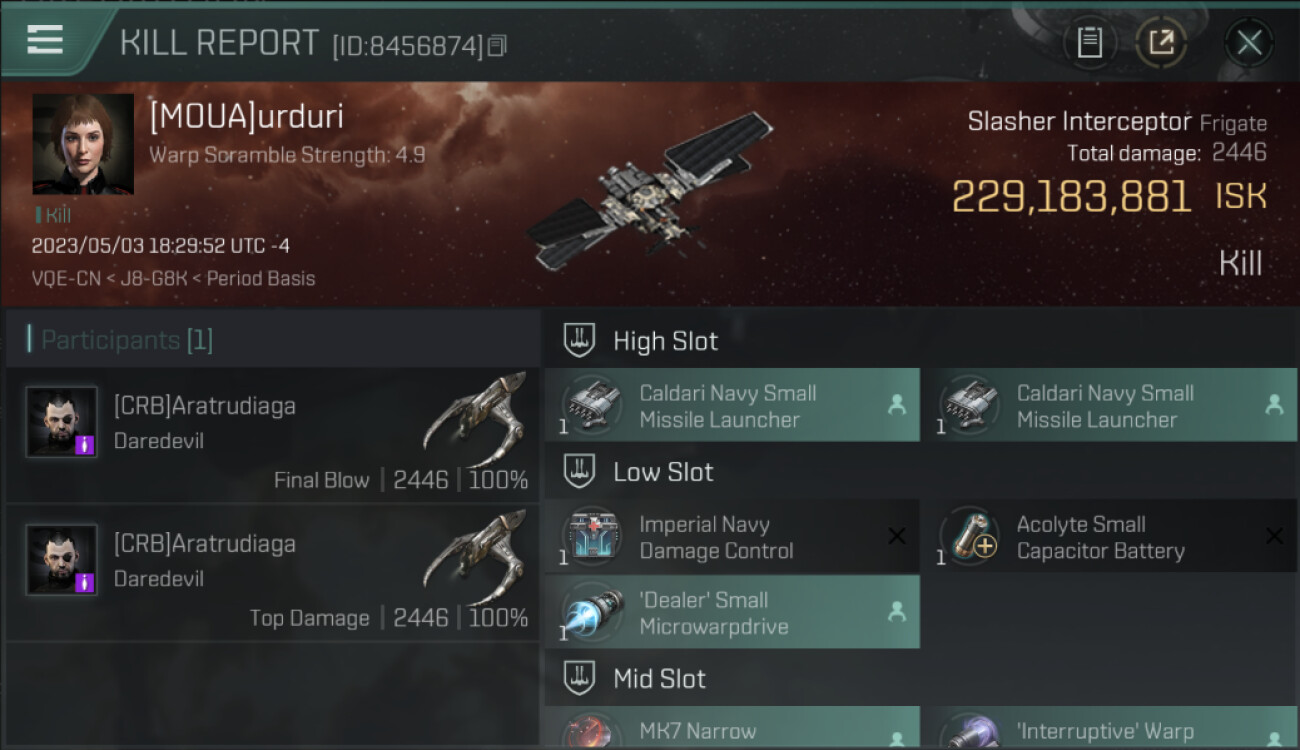
Task: Close the kill report window
Action: (1249, 42)
